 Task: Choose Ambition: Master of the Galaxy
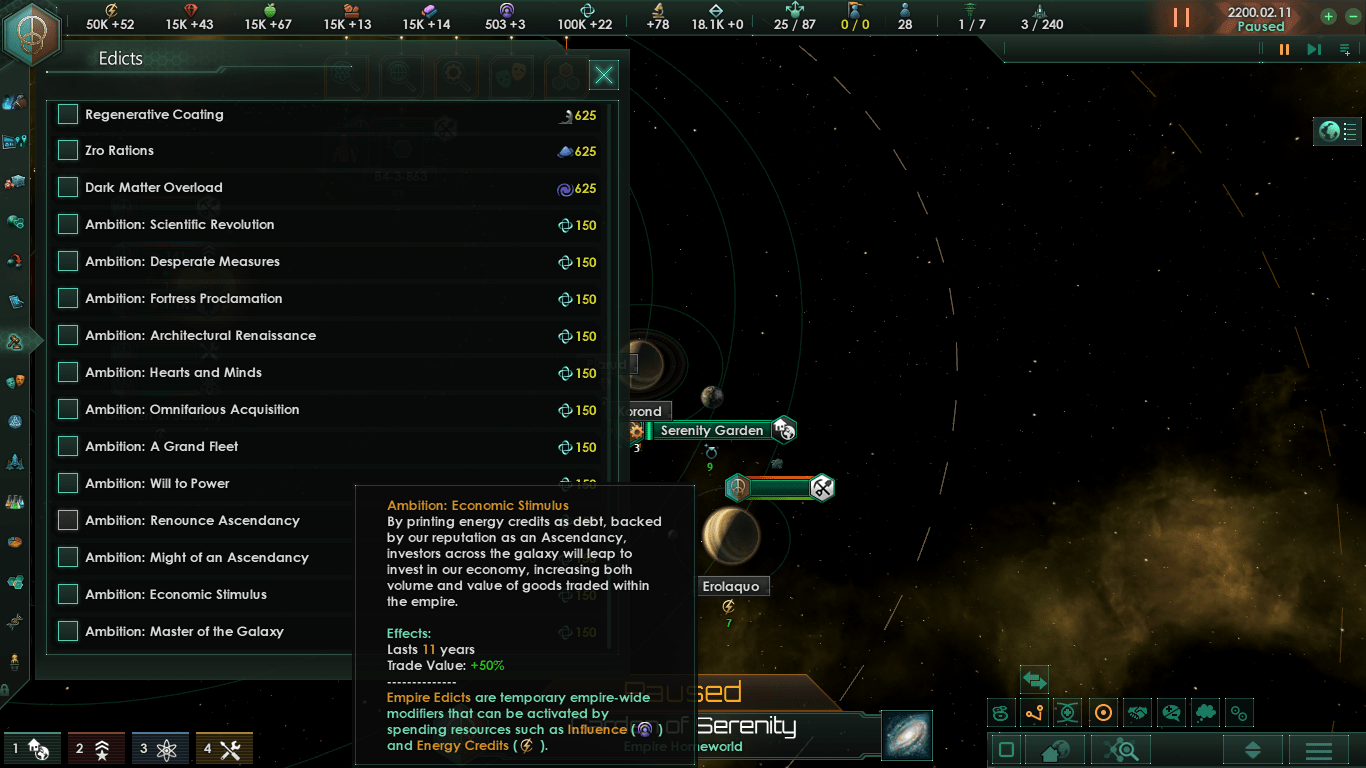68,632
